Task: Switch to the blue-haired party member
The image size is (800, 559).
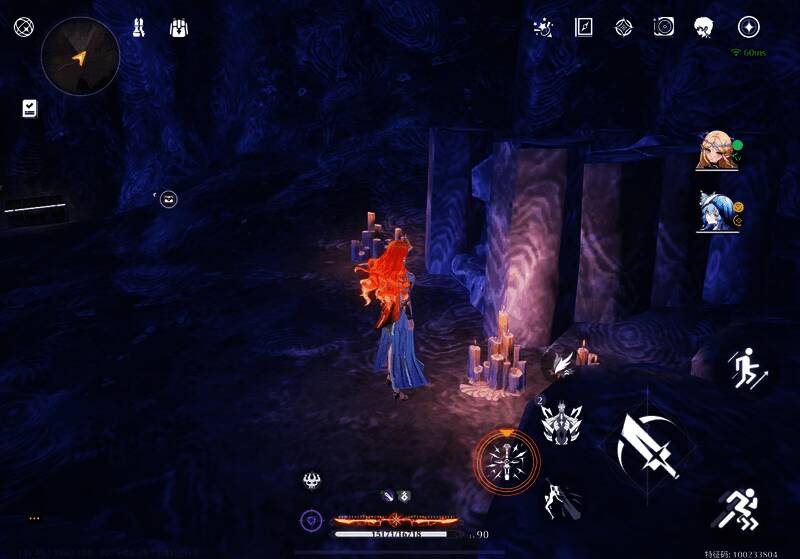Action: (715, 212)
